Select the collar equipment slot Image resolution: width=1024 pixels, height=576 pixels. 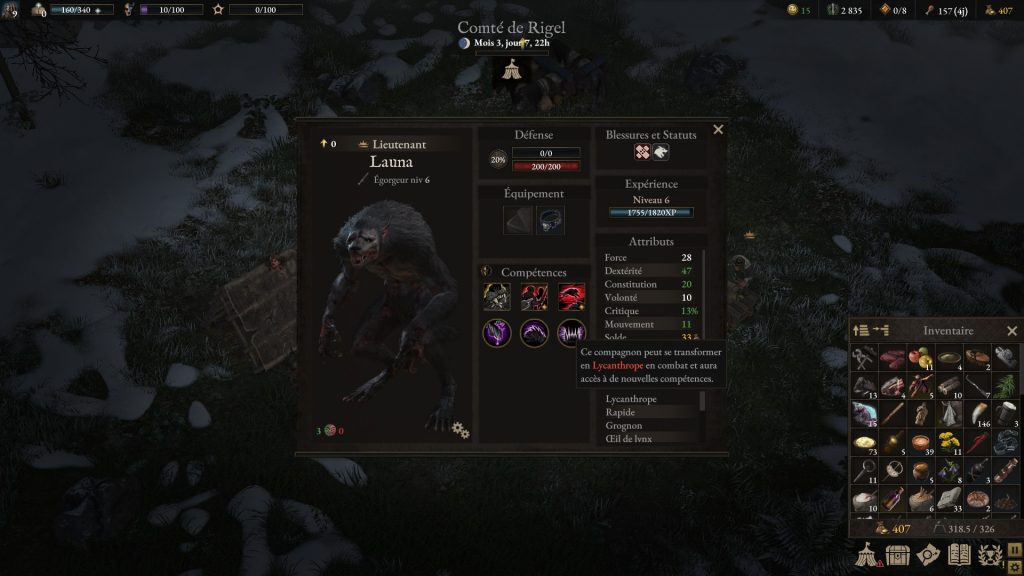551,221
